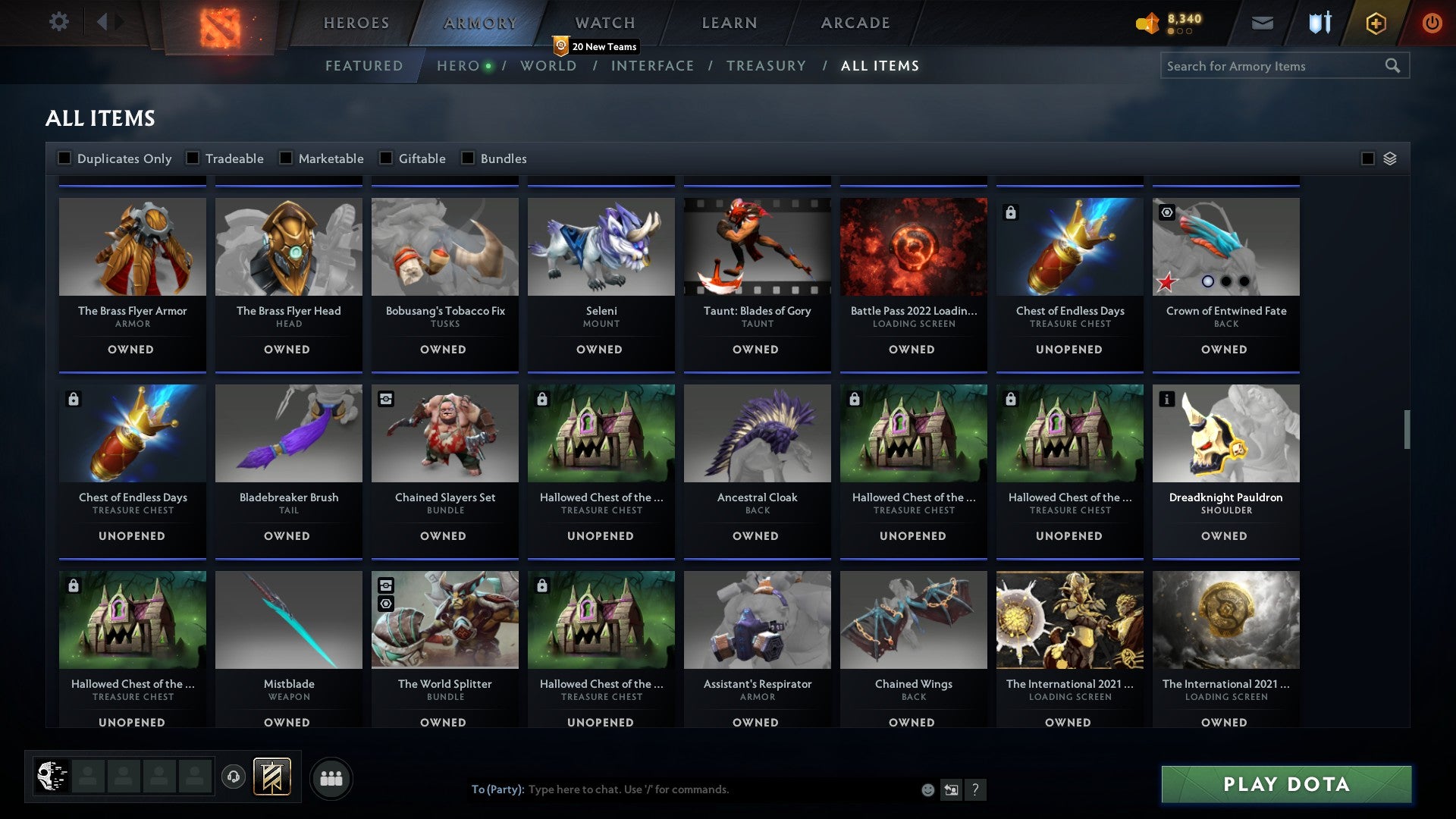Open the stack view layers toggle on filter bar
Image resolution: width=1456 pixels, height=819 pixels.
point(1388,158)
